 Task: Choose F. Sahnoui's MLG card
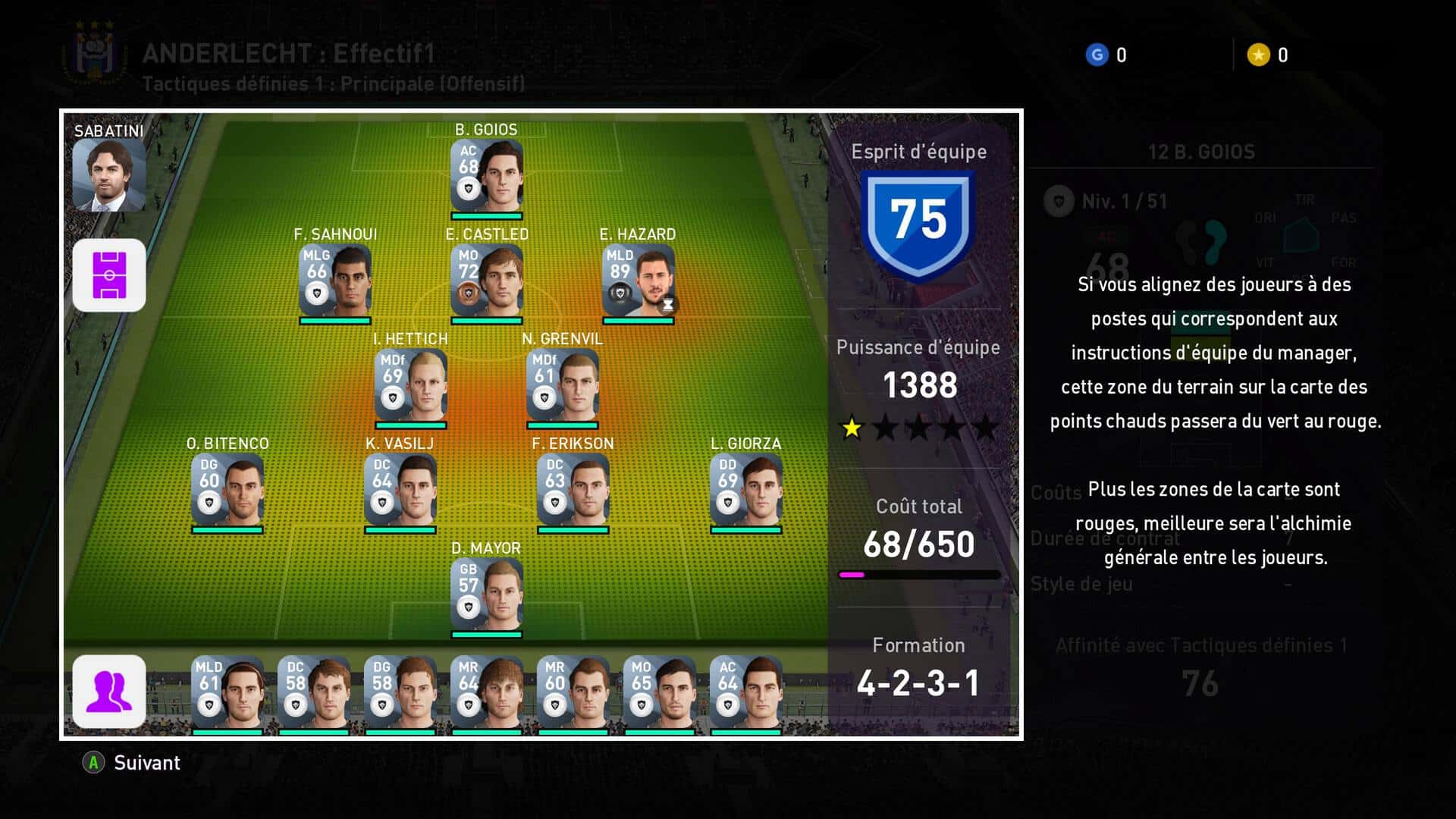334,281
